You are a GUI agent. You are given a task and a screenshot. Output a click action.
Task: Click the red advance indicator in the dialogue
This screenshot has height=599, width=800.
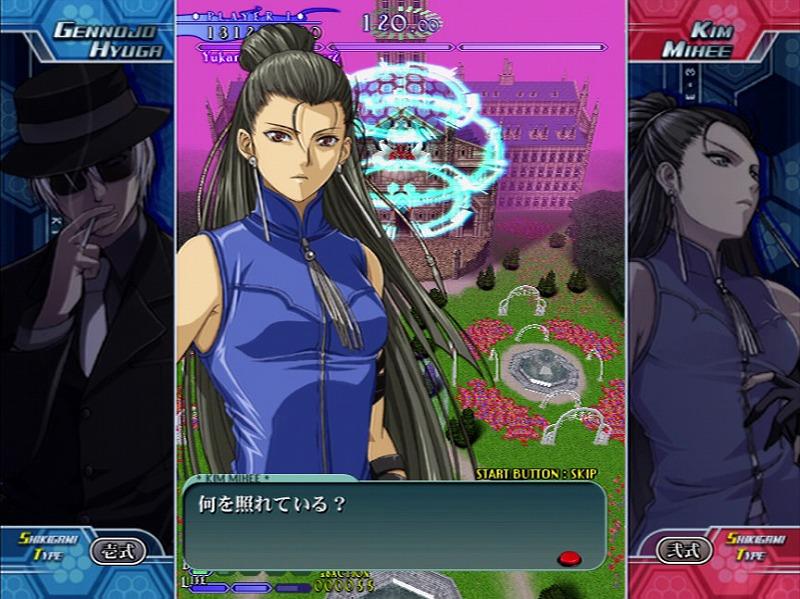click(569, 557)
